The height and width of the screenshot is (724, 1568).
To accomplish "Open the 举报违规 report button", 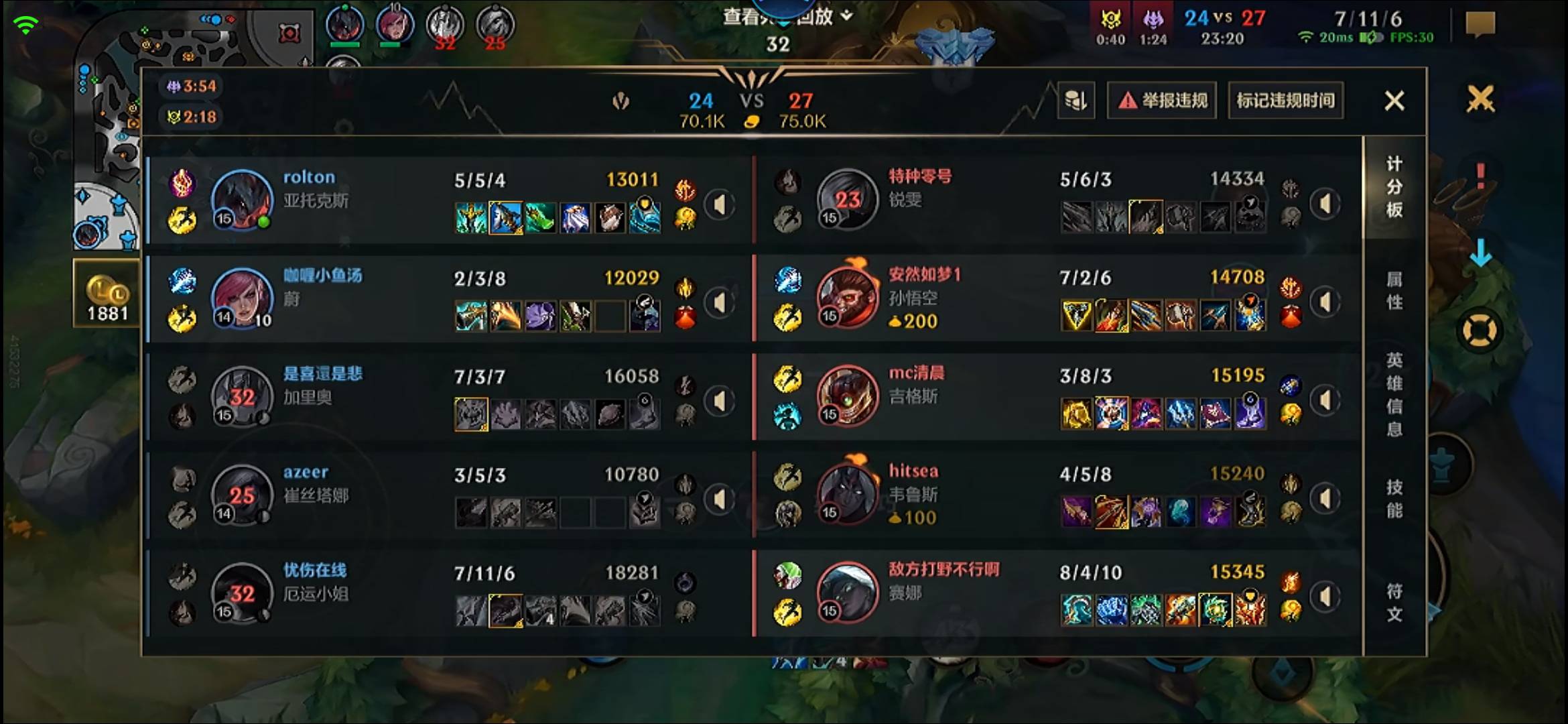I will tap(1162, 101).
